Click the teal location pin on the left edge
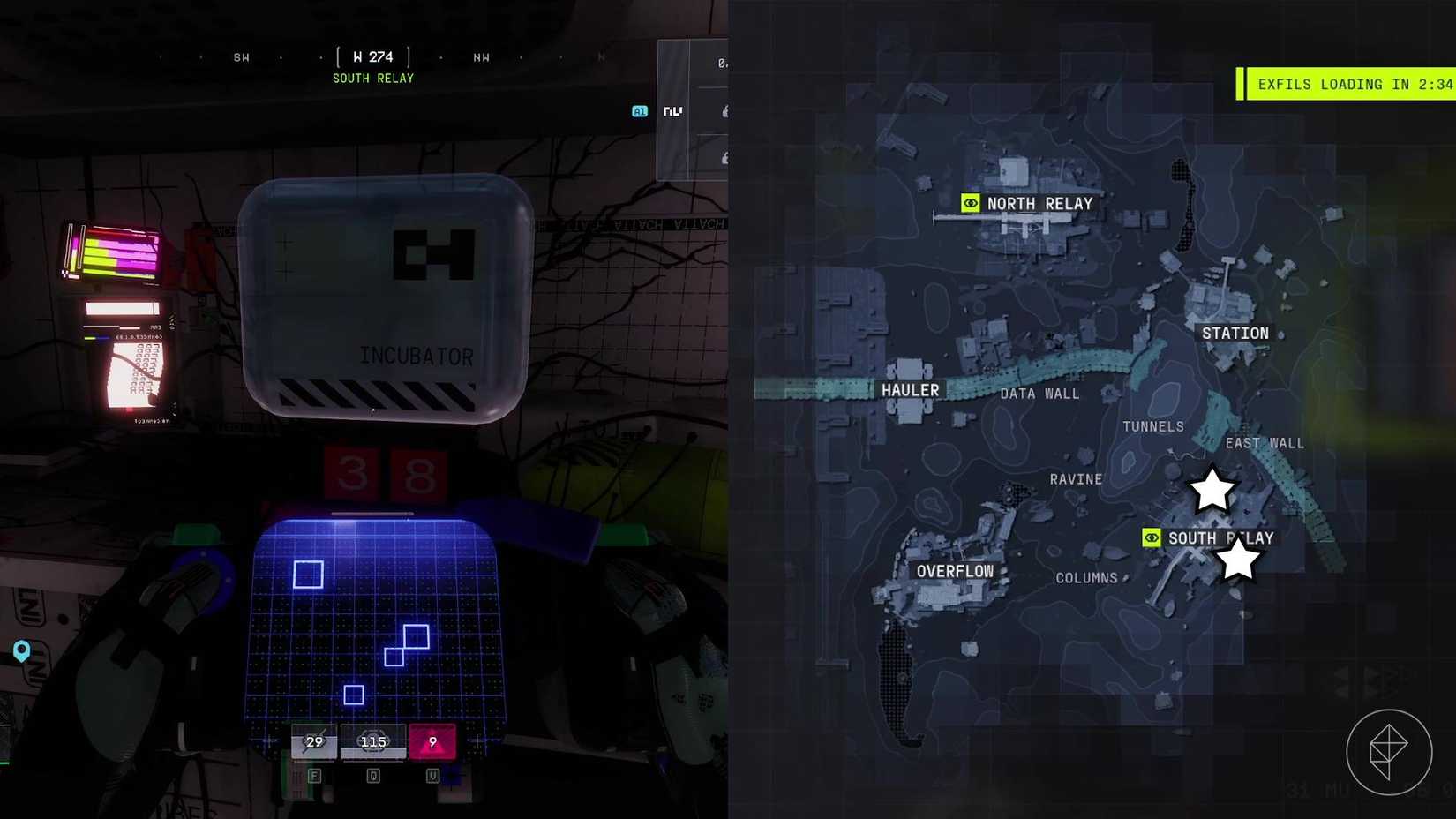Screen dimensions: 1456x819 pyautogui.click(x=21, y=651)
